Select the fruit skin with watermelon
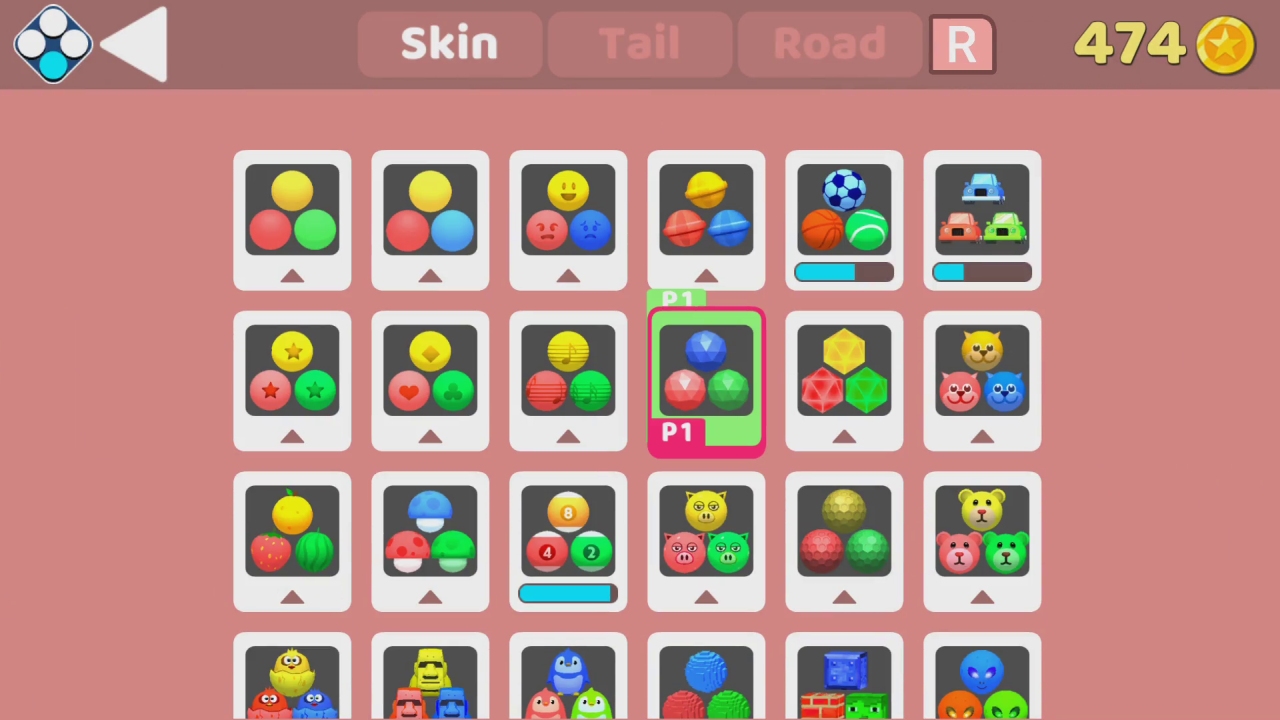The width and height of the screenshot is (1280, 720). tap(292, 540)
